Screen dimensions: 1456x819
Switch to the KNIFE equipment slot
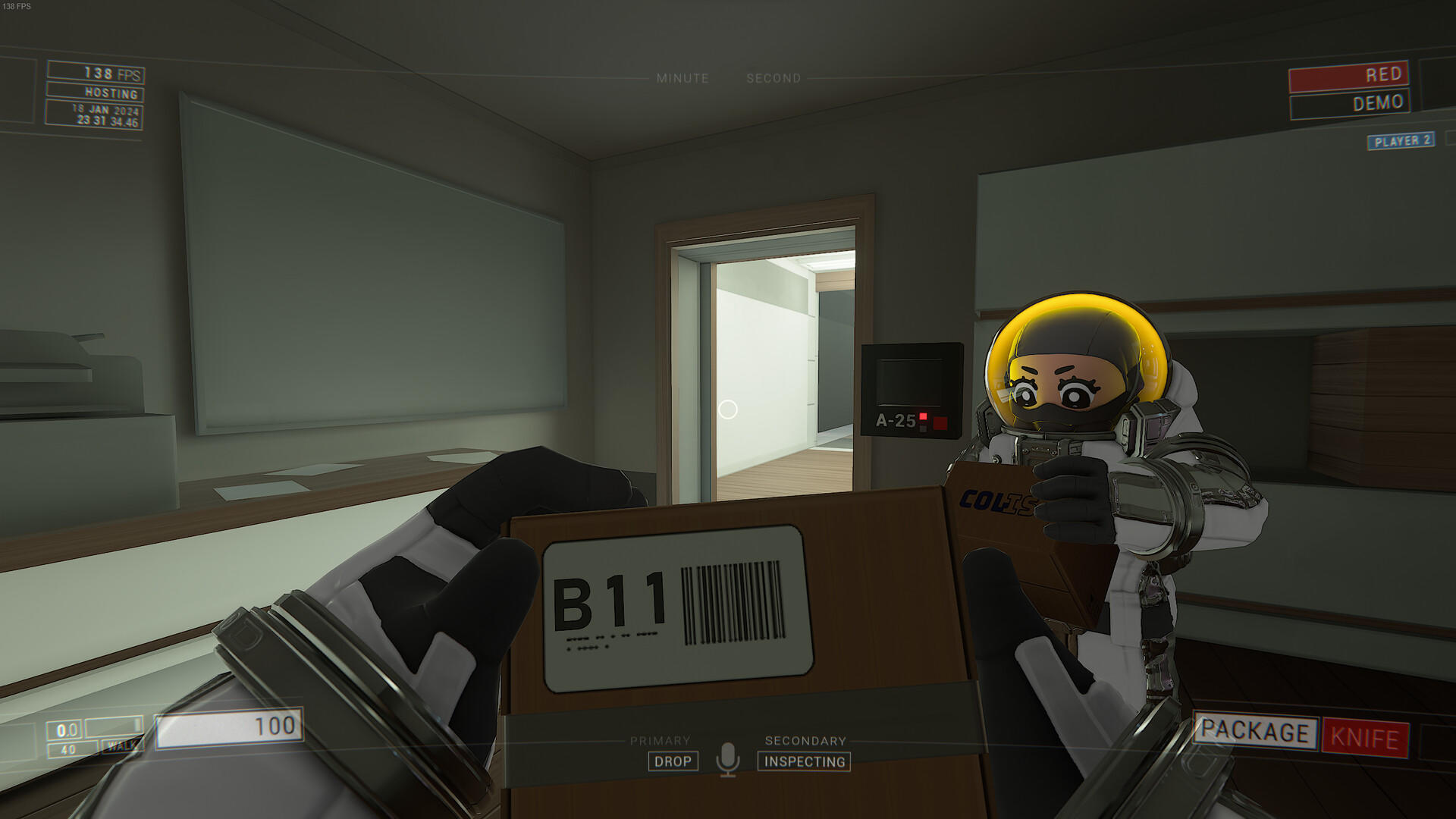click(x=1364, y=733)
